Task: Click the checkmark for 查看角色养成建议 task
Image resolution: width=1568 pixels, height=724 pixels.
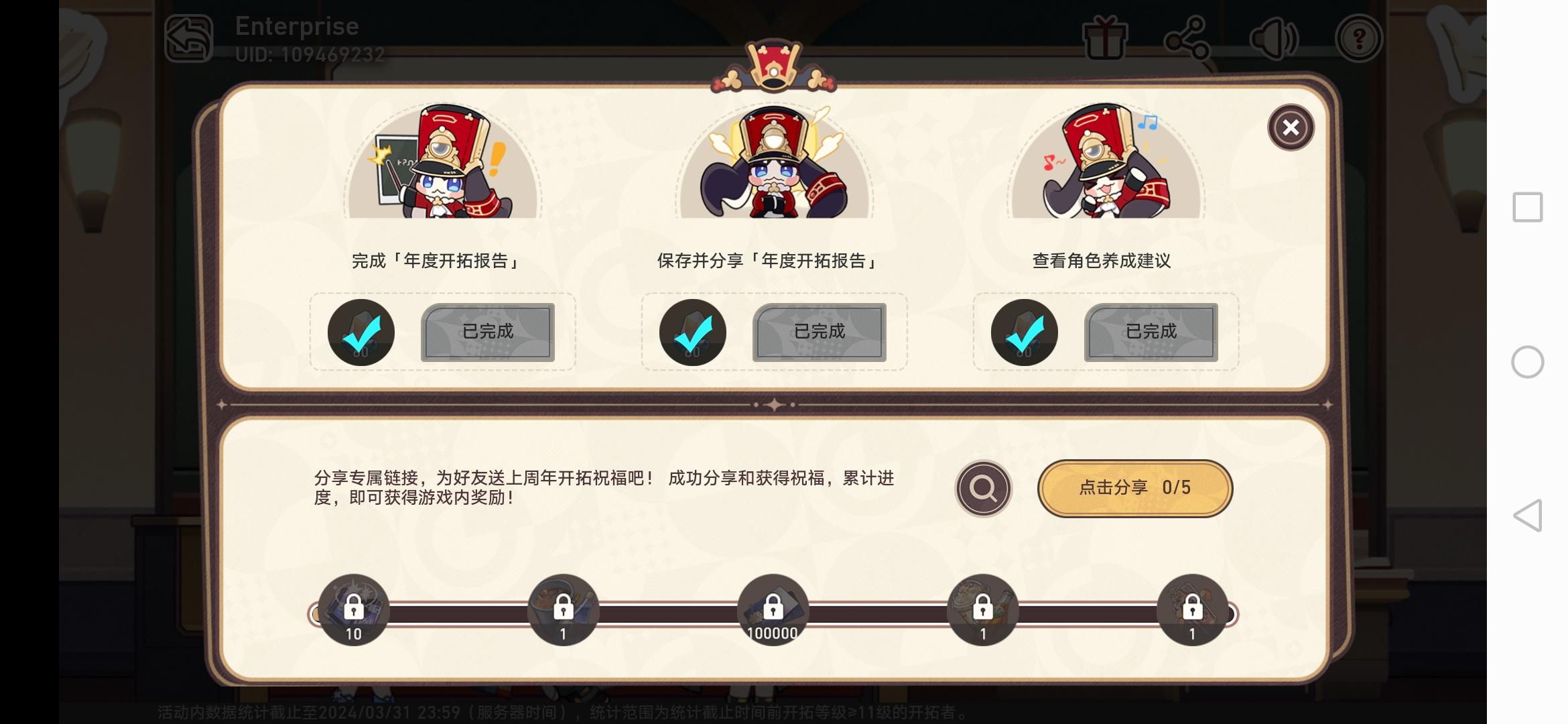Action: [x=1024, y=332]
